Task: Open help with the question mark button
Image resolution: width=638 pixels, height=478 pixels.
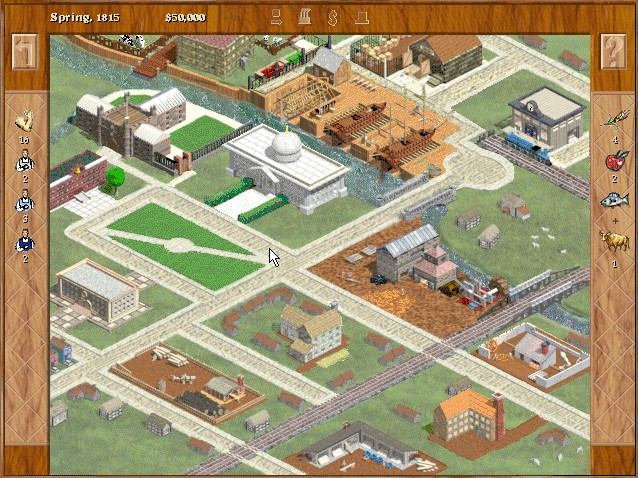Action: (612, 52)
